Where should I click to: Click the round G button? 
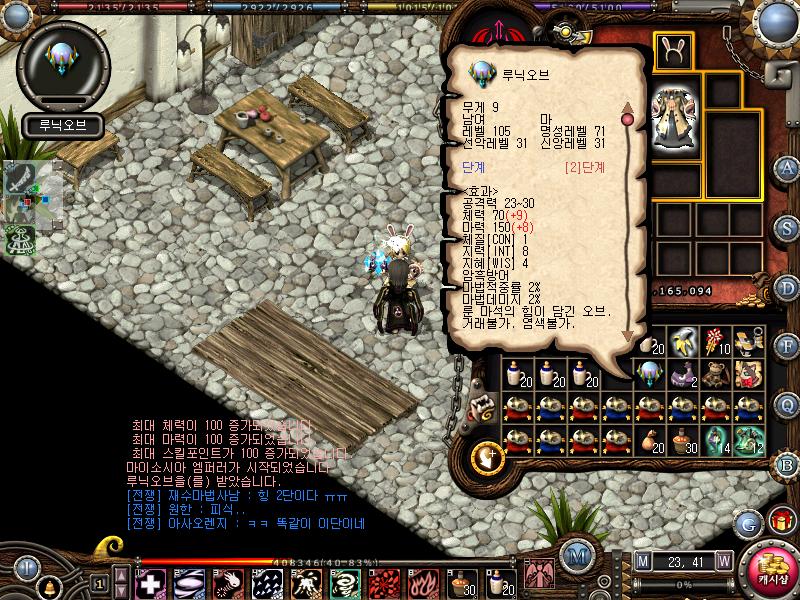[x=749, y=523]
